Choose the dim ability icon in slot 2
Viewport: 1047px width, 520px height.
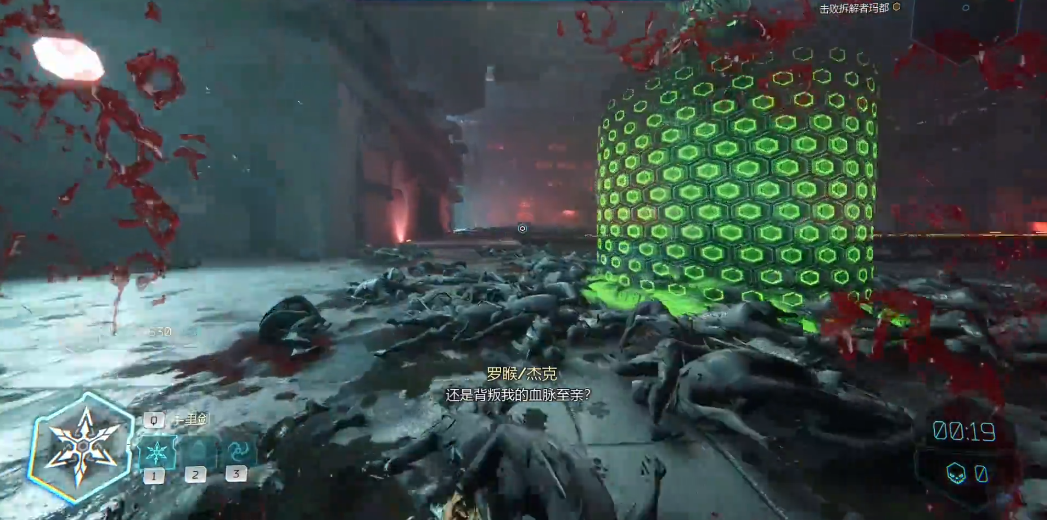(197, 451)
